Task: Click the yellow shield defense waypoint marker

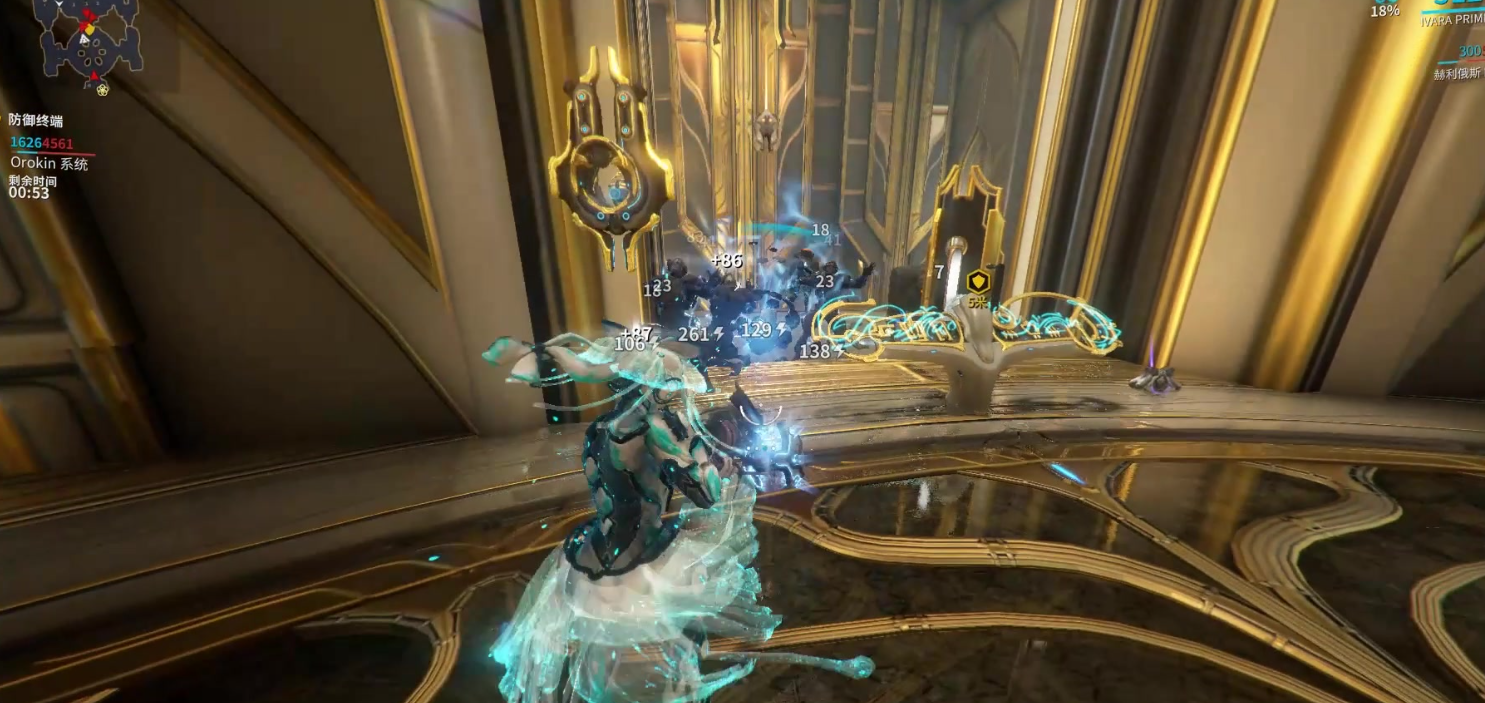Action: point(978,283)
